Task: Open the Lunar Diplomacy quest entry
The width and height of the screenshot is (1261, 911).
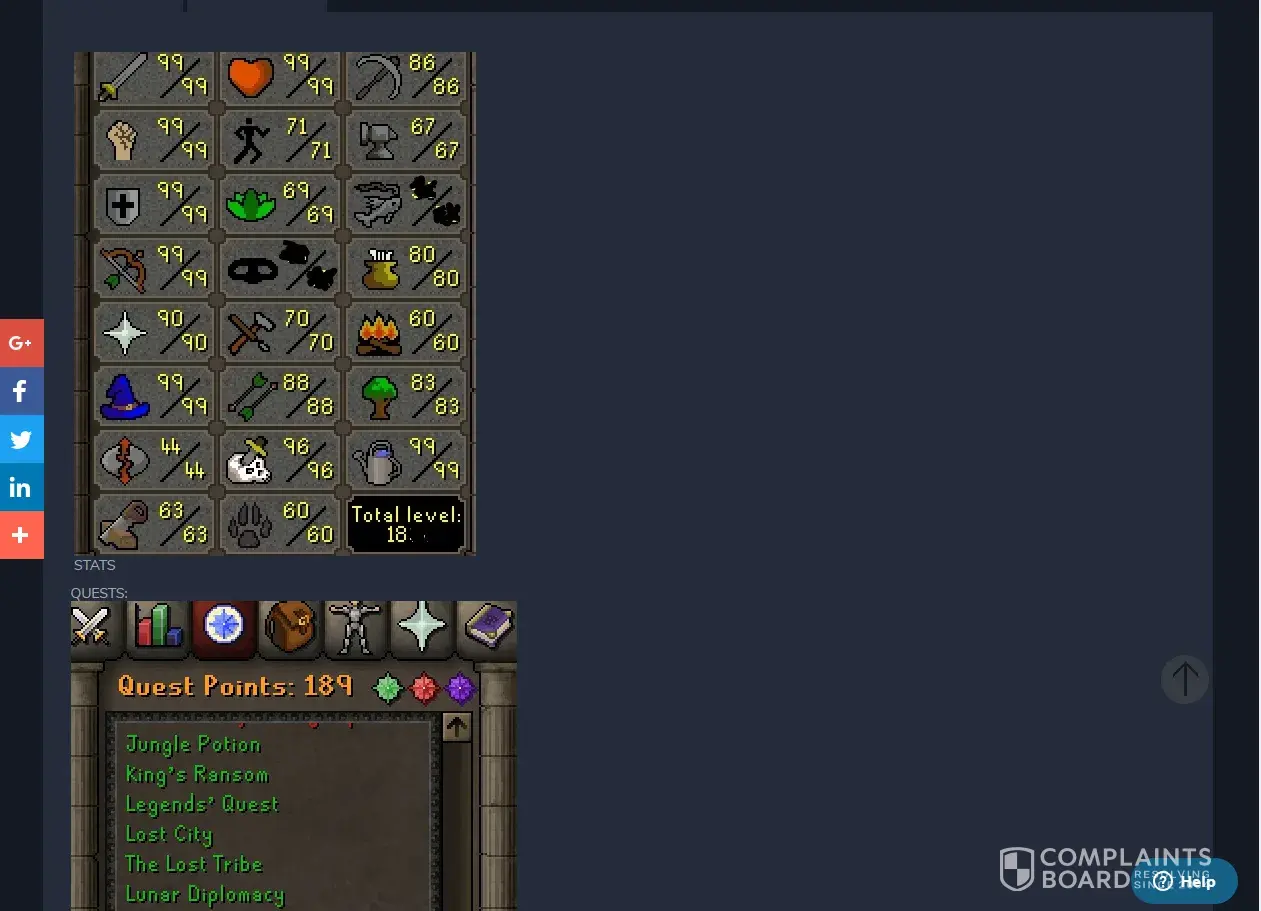Action: pos(205,894)
